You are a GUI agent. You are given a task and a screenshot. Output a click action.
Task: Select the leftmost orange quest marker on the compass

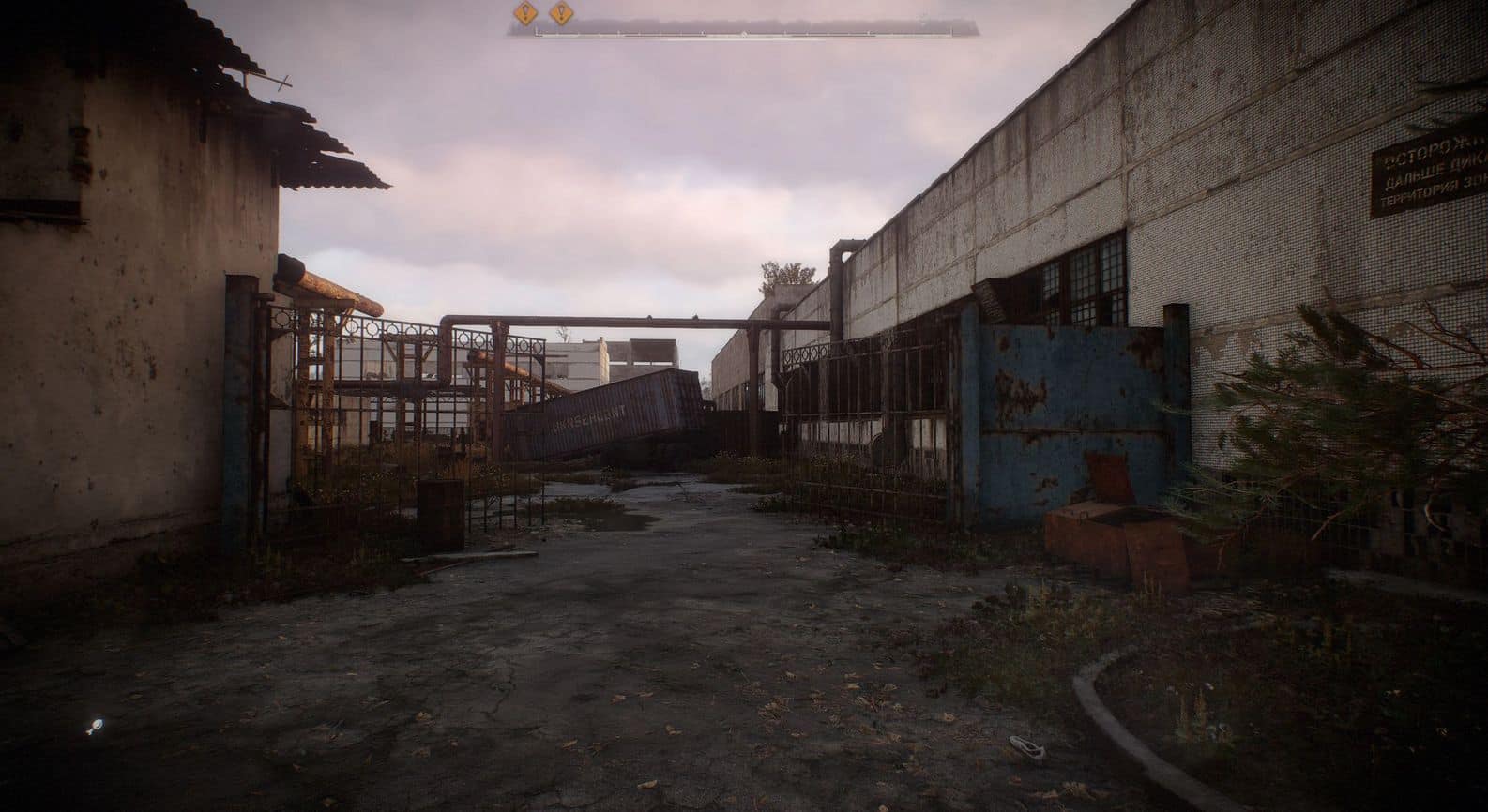(524, 13)
